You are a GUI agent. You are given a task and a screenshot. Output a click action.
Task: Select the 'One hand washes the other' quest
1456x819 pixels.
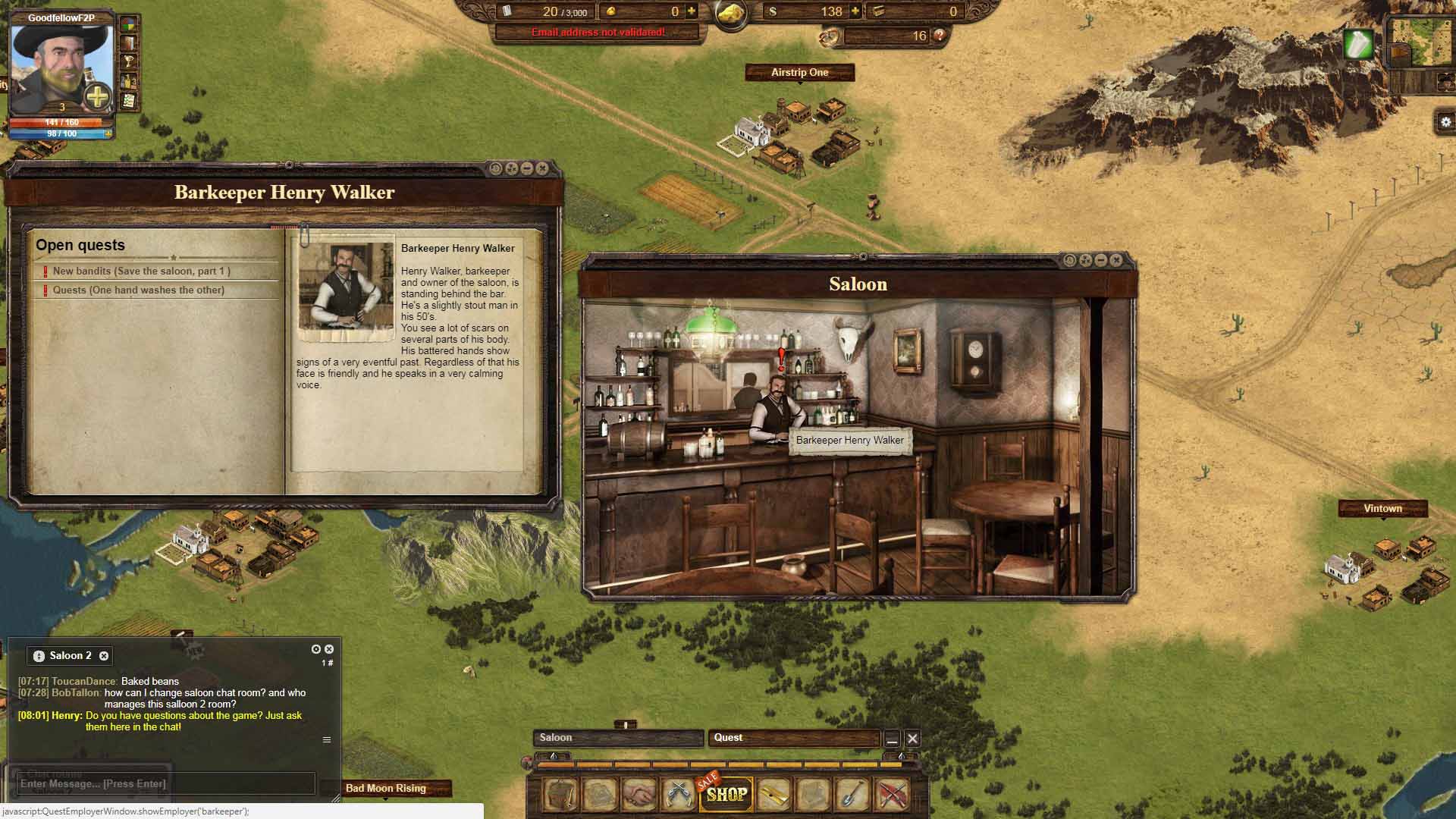pos(138,290)
